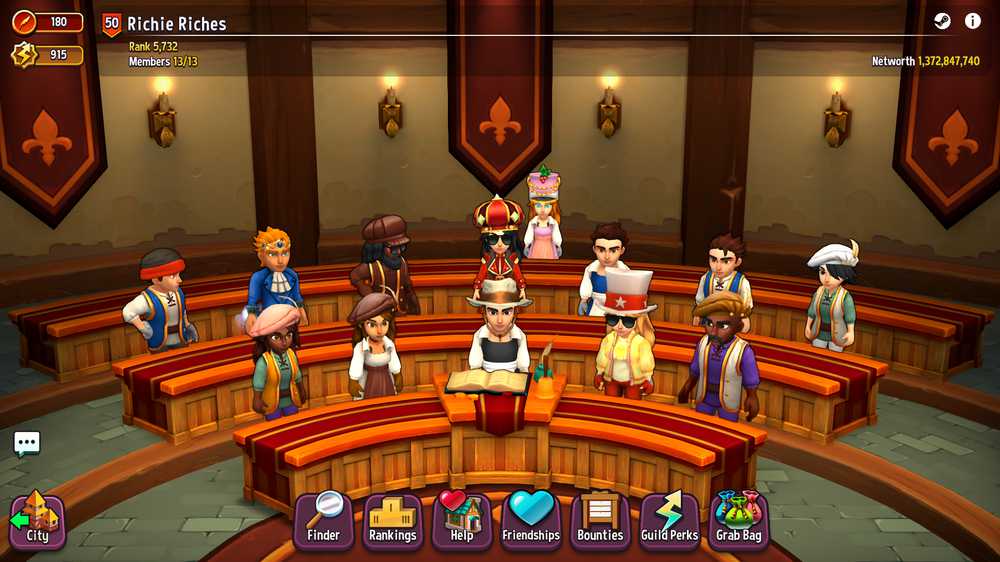Show guild info with the info icon

pos(973,21)
